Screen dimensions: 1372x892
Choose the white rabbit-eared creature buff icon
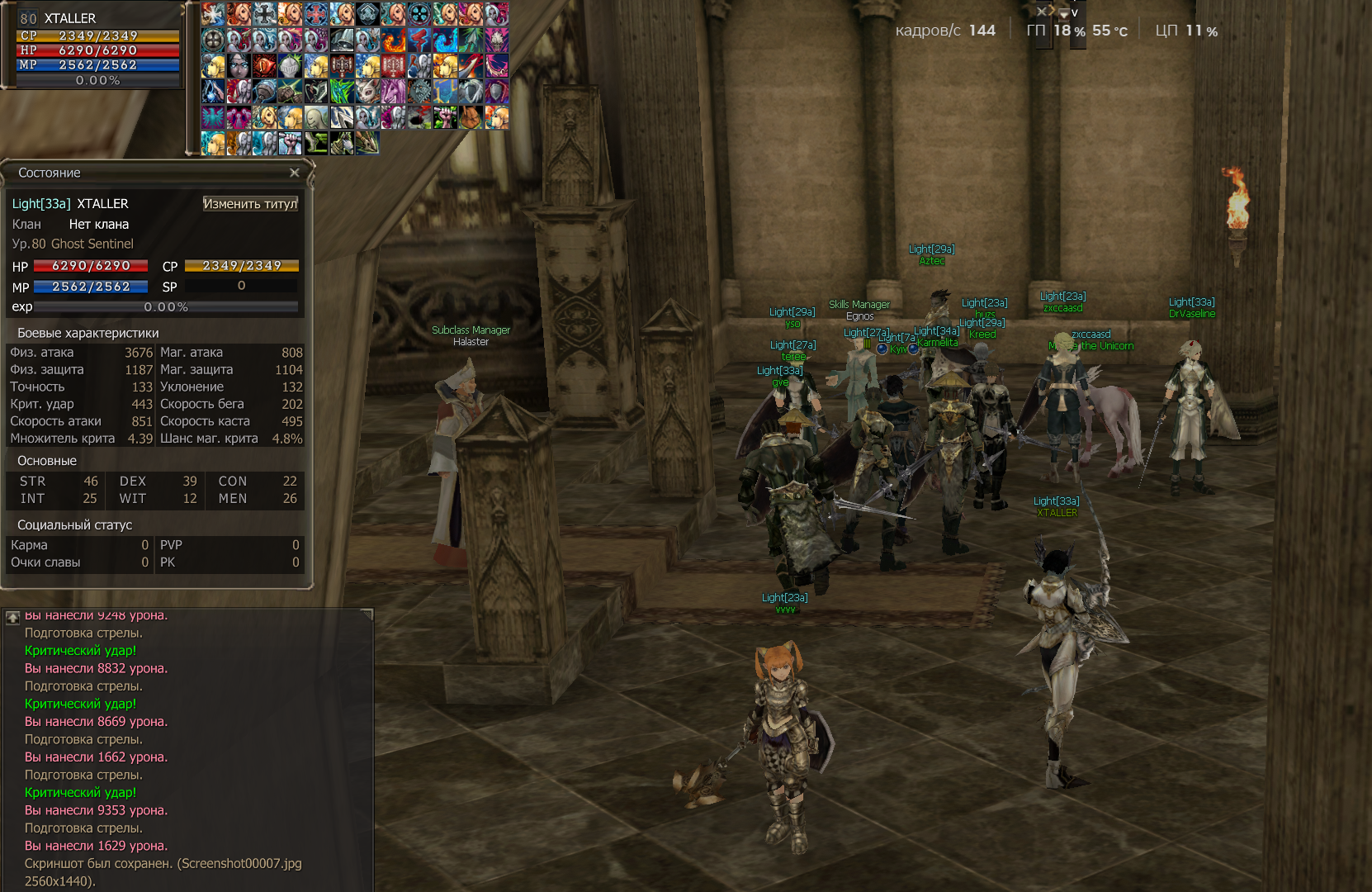(x=367, y=92)
